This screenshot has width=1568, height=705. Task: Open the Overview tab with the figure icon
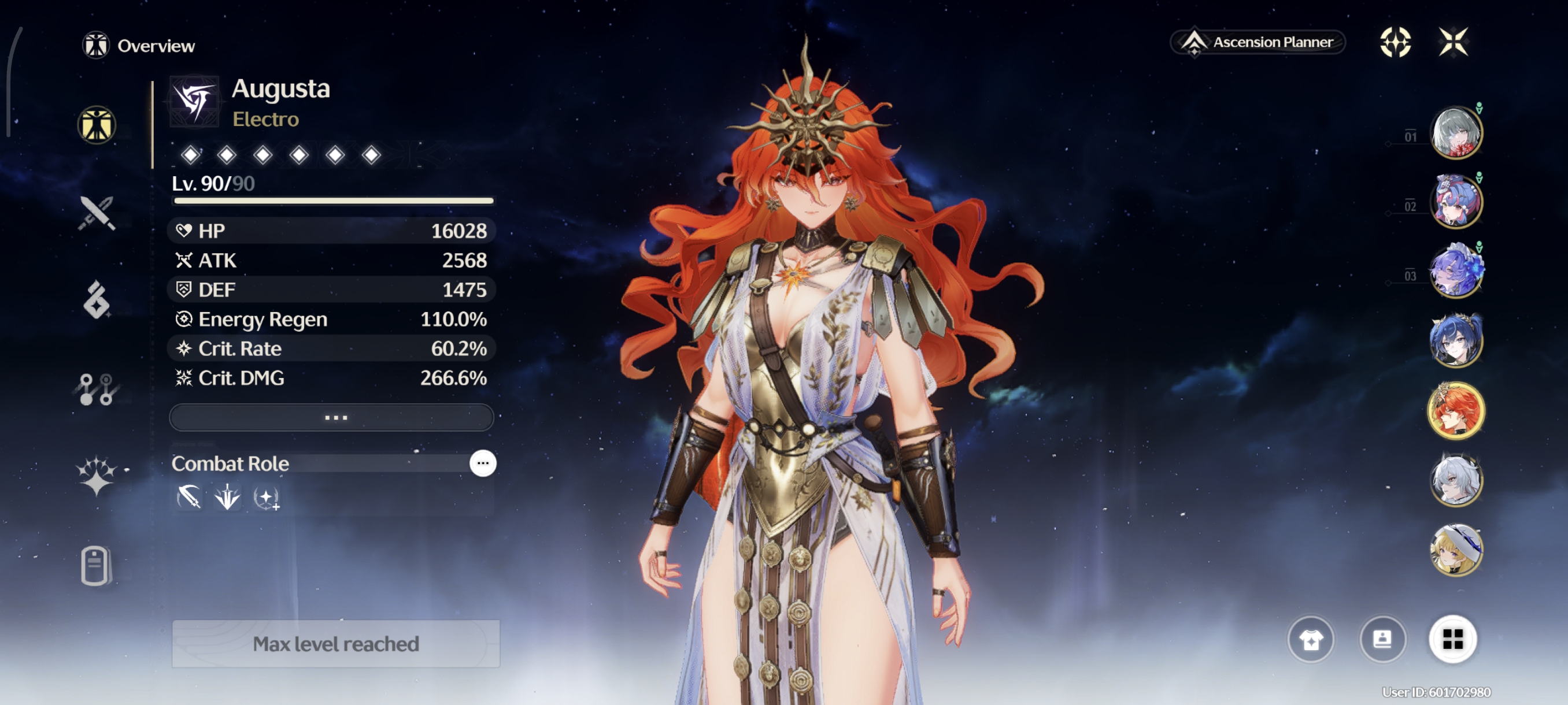pos(97,125)
